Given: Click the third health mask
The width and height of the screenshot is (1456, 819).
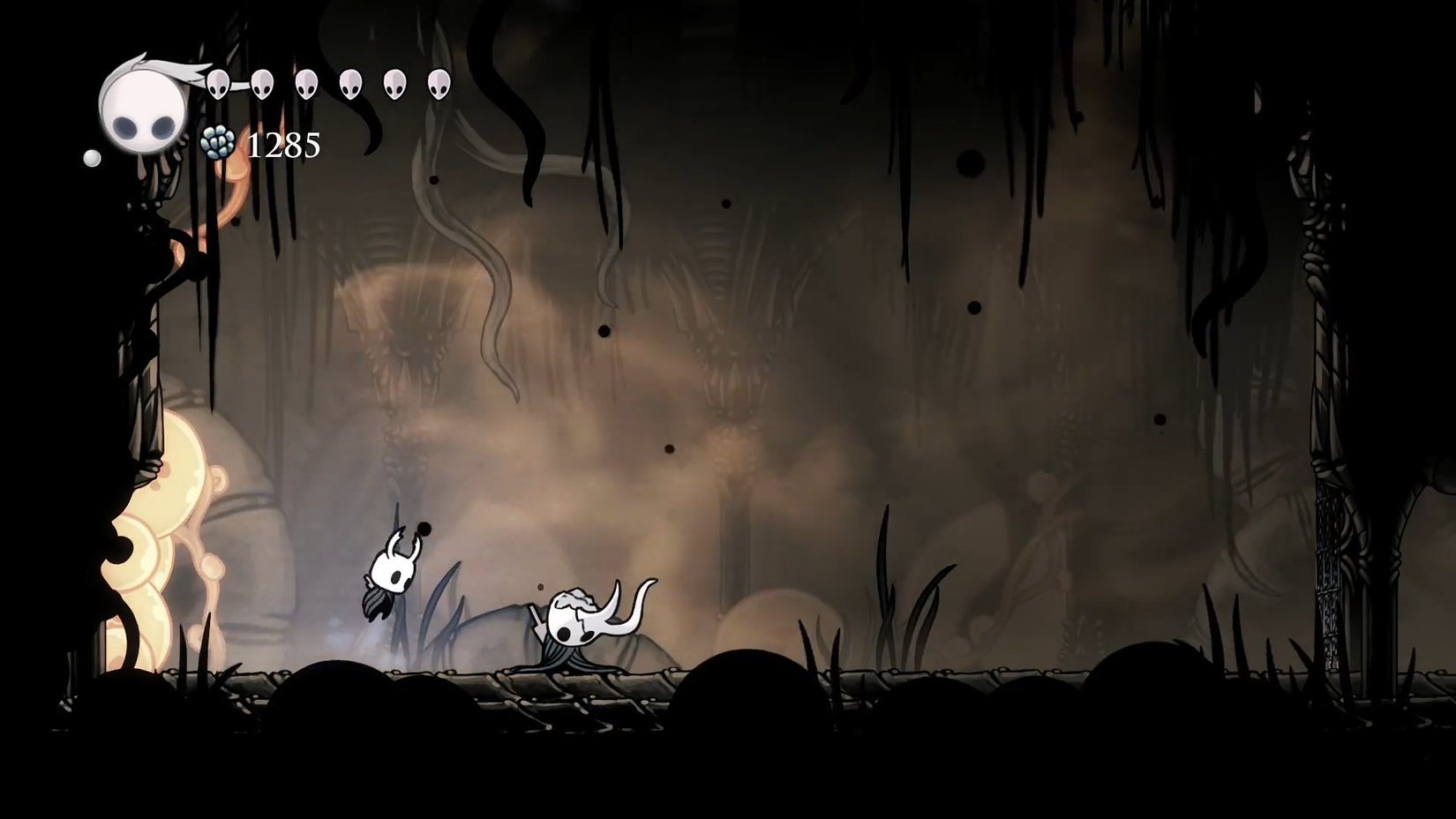Looking at the screenshot, I should coord(306,86).
